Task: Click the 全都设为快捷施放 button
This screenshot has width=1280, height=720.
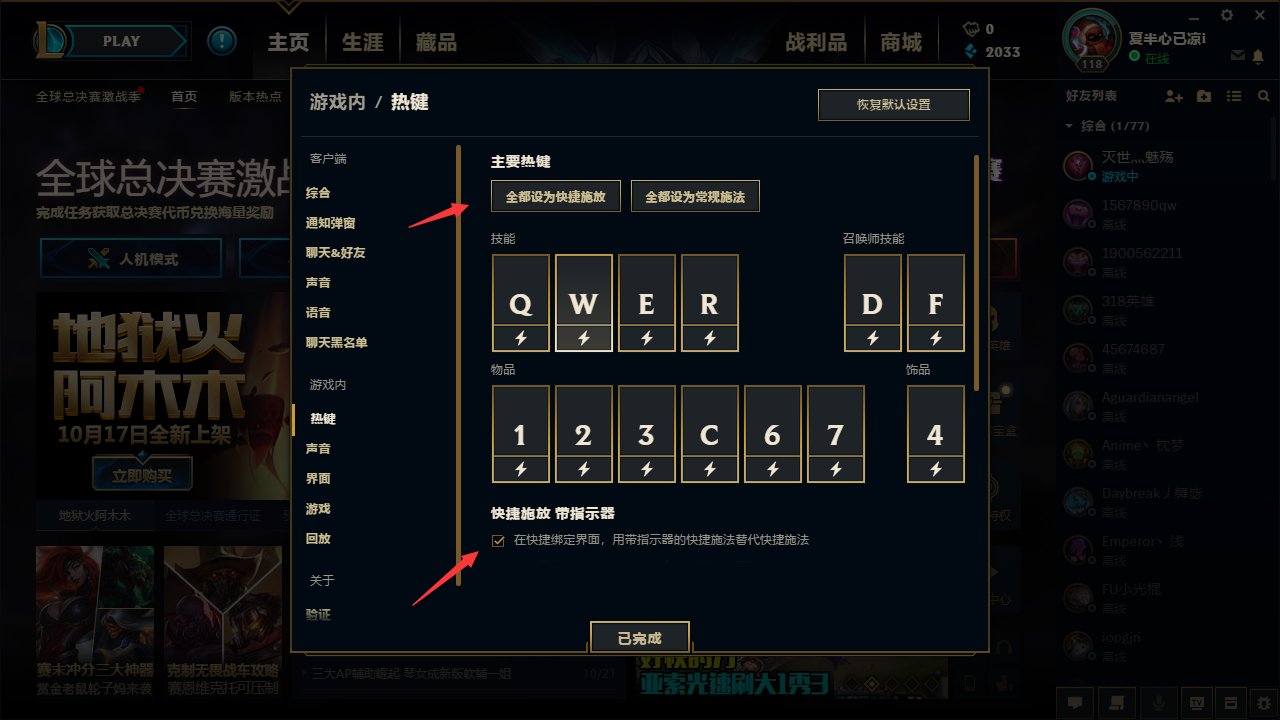Action: 555,195
